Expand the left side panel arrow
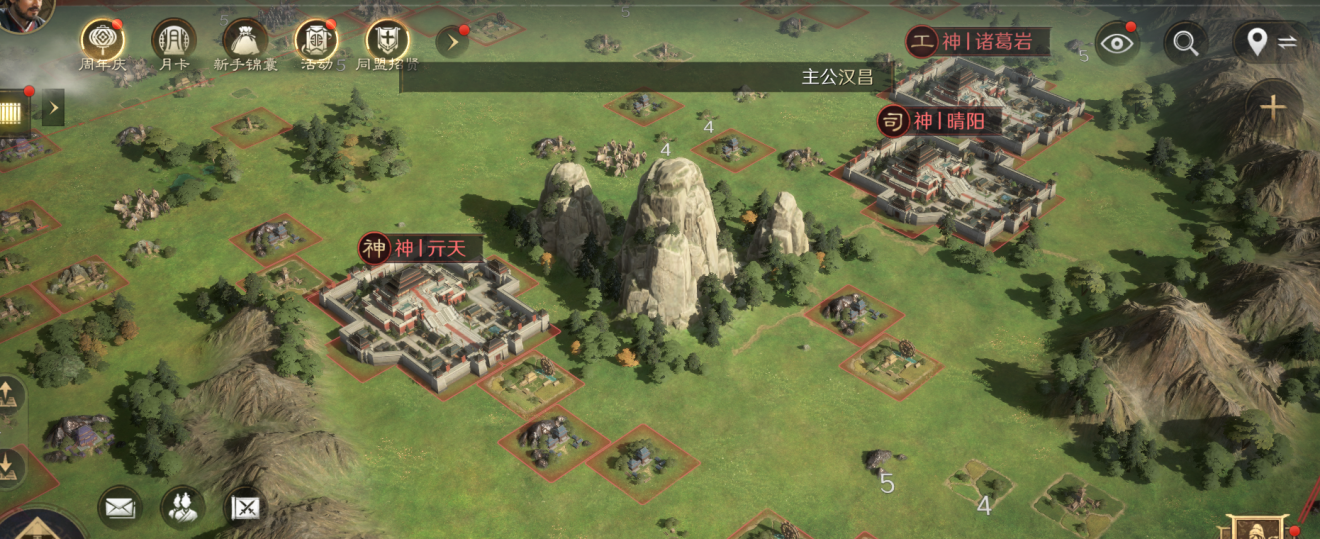 (53, 107)
